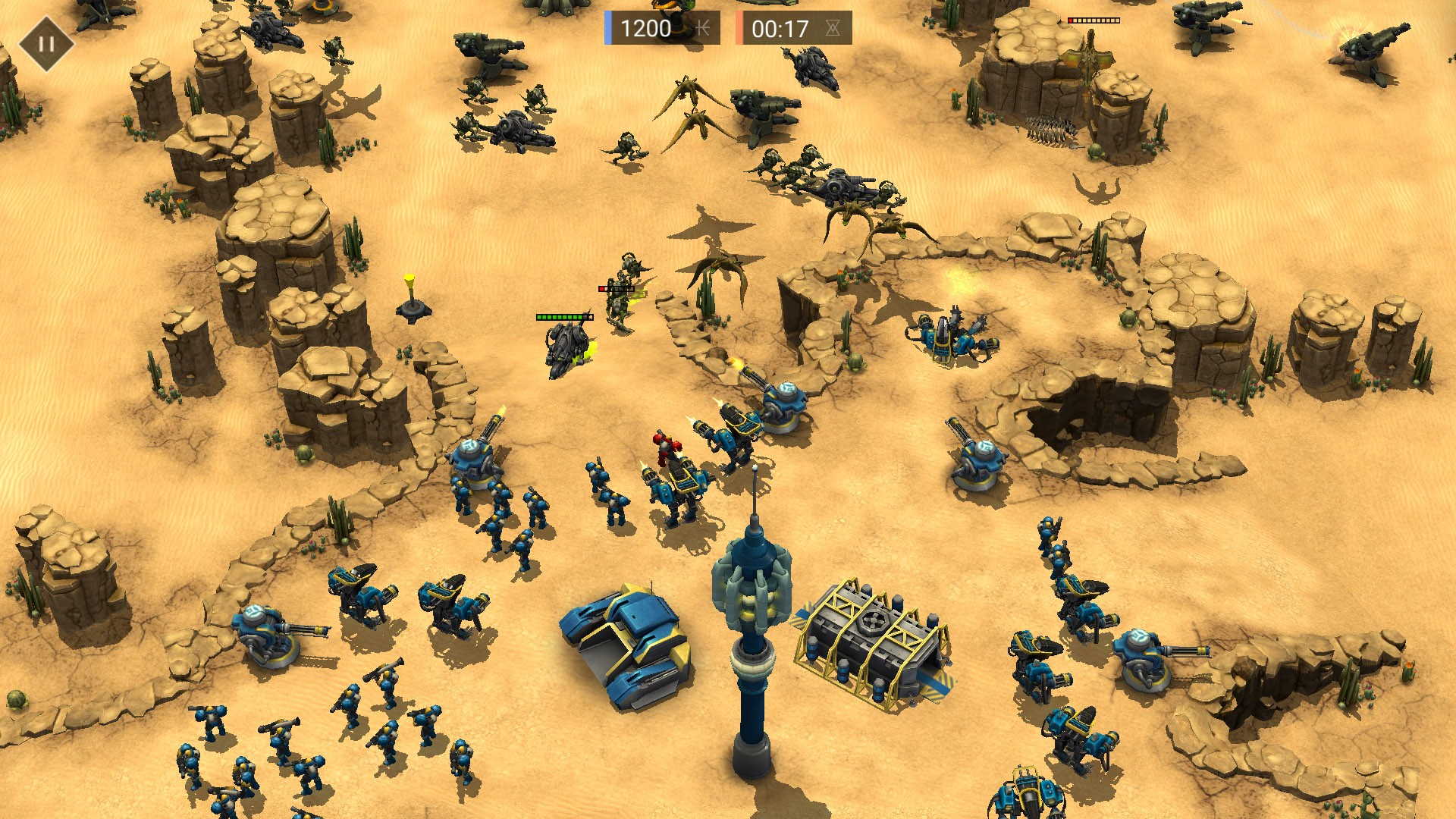Pause the game with the diamond button
This screenshot has height=819, width=1456.
pos(46,43)
